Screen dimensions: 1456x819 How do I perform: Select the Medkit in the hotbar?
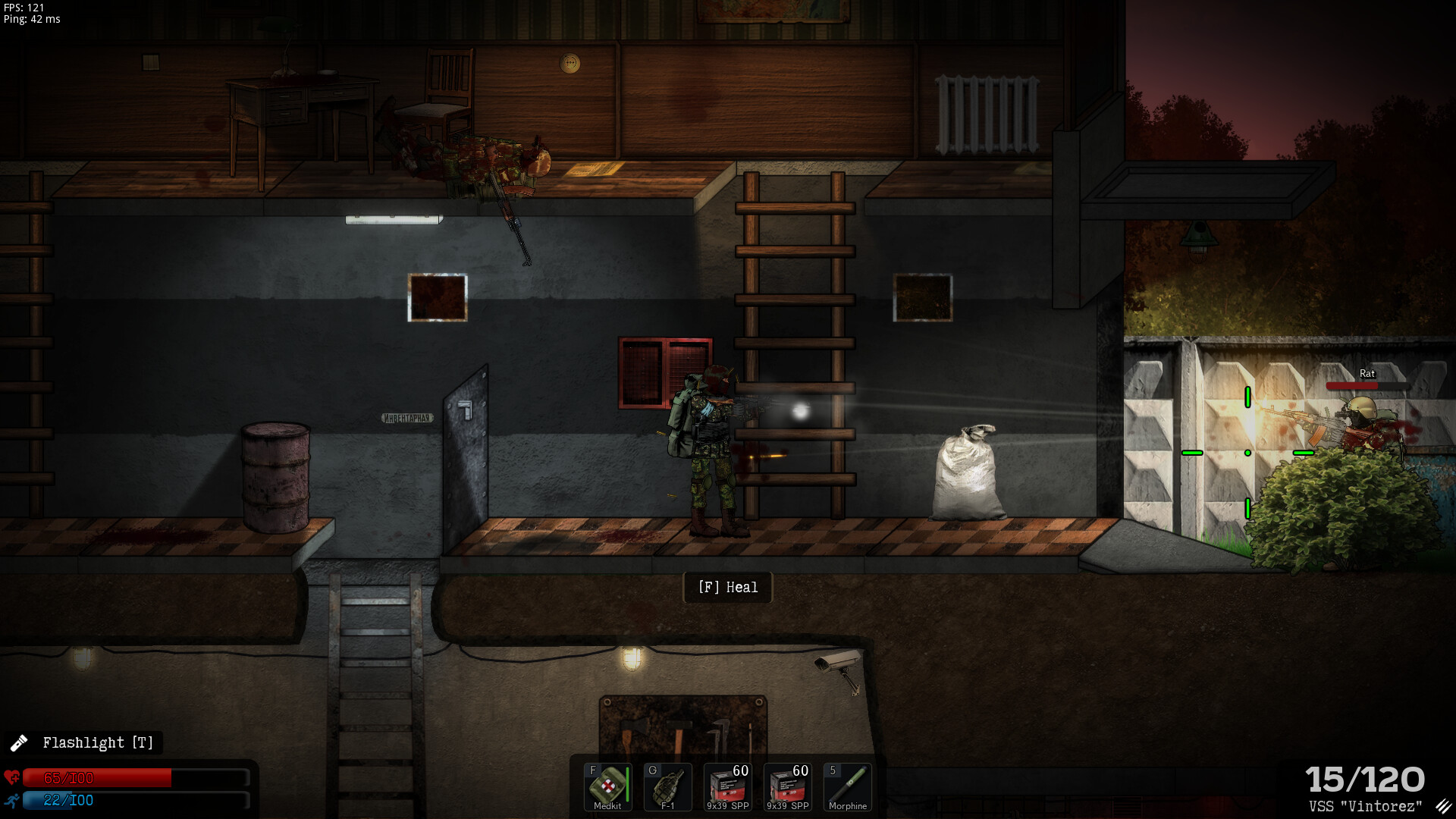click(x=607, y=787)
